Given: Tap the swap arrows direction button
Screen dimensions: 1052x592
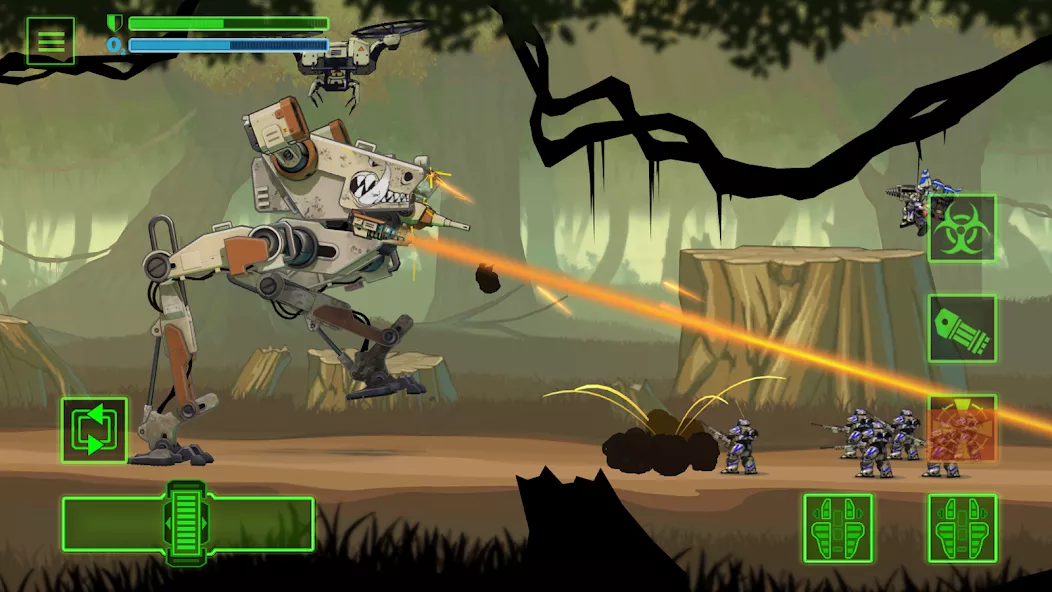Looking at the screenshot, I should 94,430.
